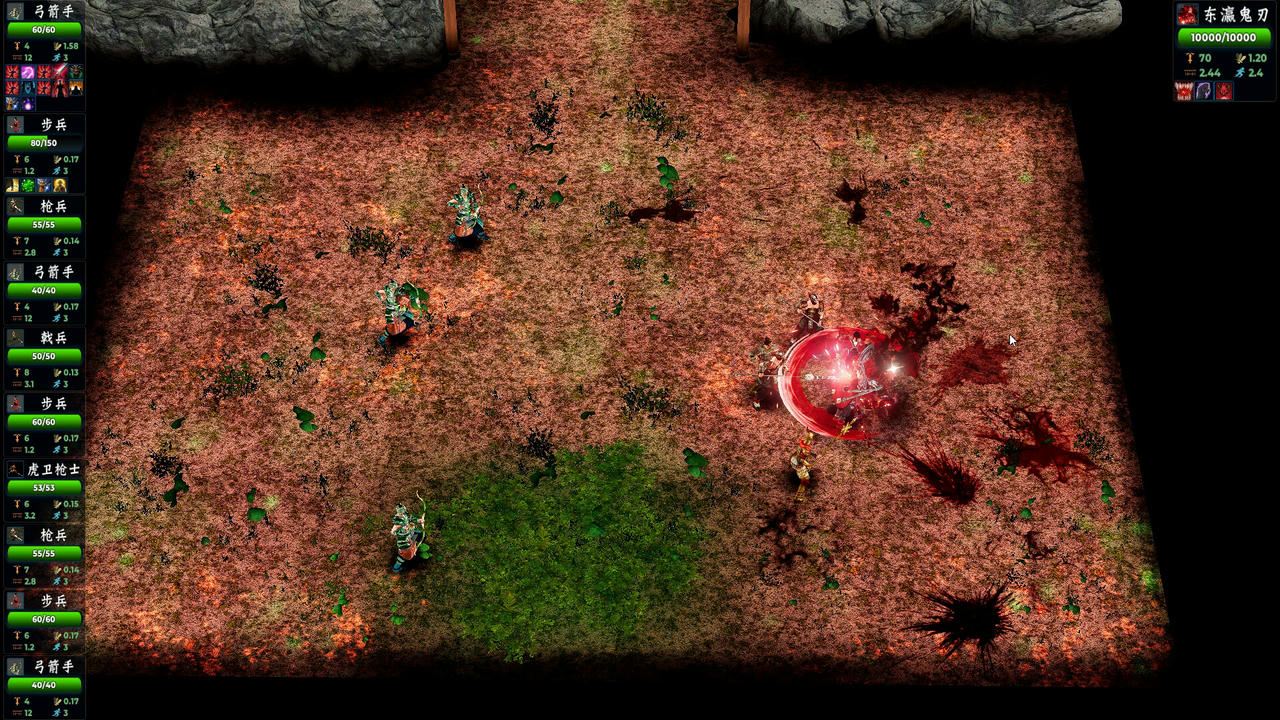Click the red demon mask boss skill icon
This screenshot has width=1280, height=720.
tap(1224, 92)
